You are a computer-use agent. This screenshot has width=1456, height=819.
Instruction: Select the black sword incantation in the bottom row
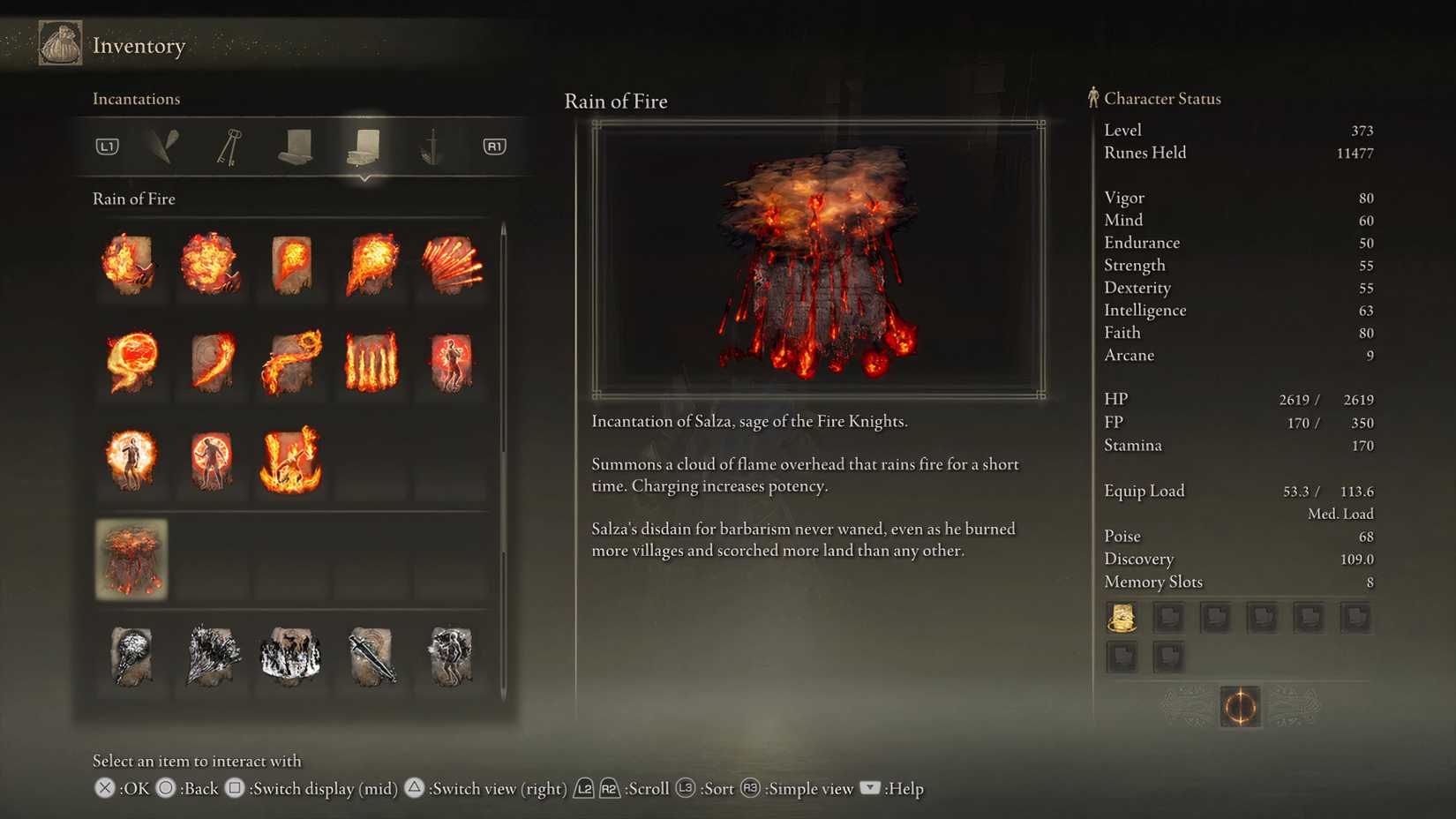(369, 657)
